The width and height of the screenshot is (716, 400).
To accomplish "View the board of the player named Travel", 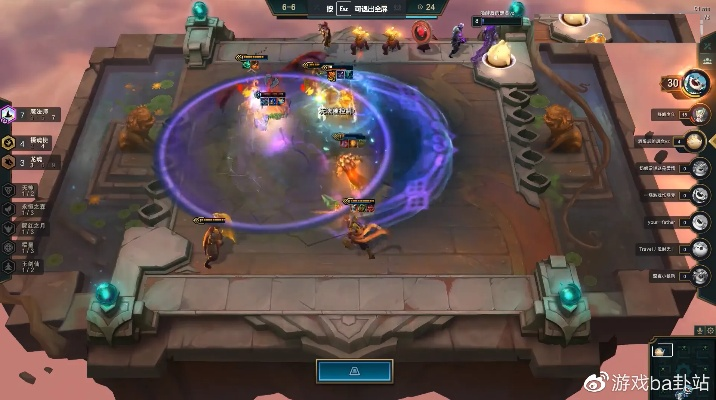I will [x=702, y=248].
